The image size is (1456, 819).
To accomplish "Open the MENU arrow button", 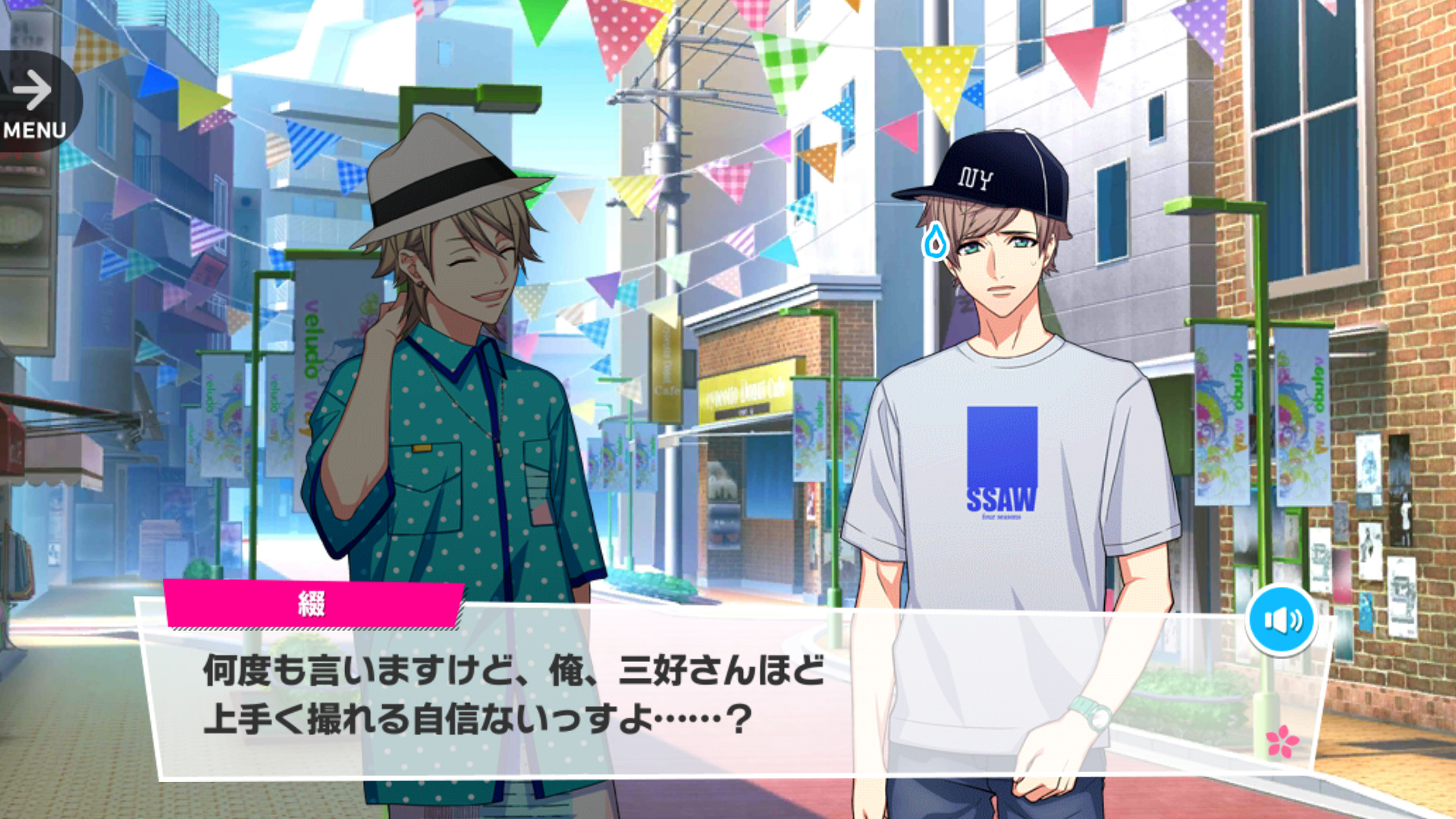I will pos(34,102).
